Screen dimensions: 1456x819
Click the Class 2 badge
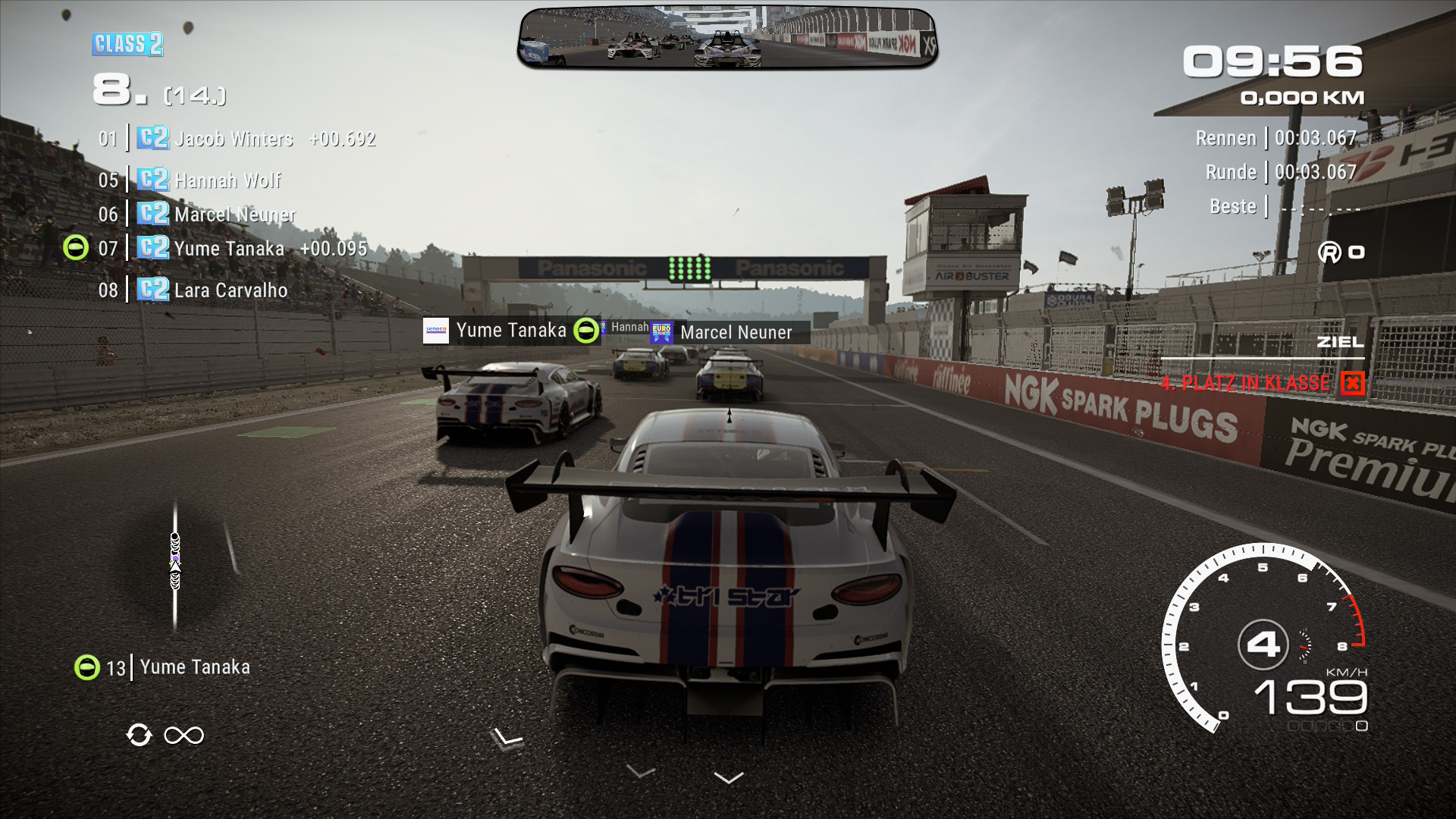pos(127,44)
